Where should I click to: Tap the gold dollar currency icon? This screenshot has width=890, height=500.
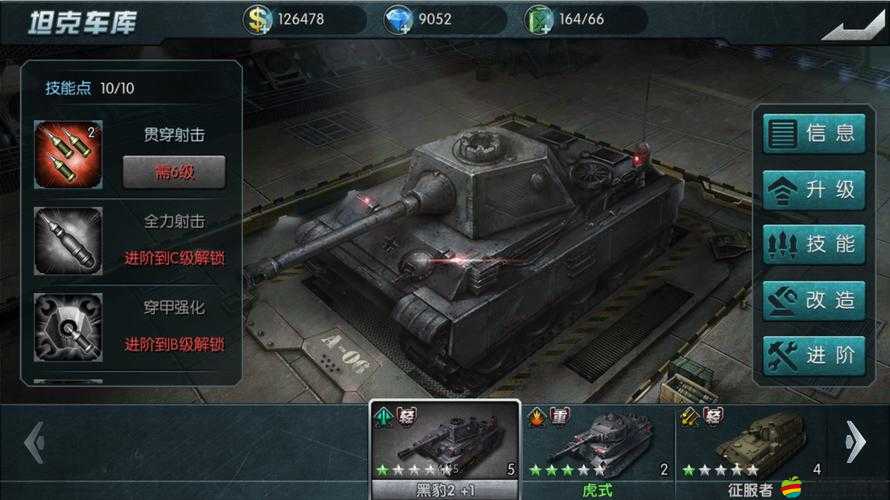260,19
